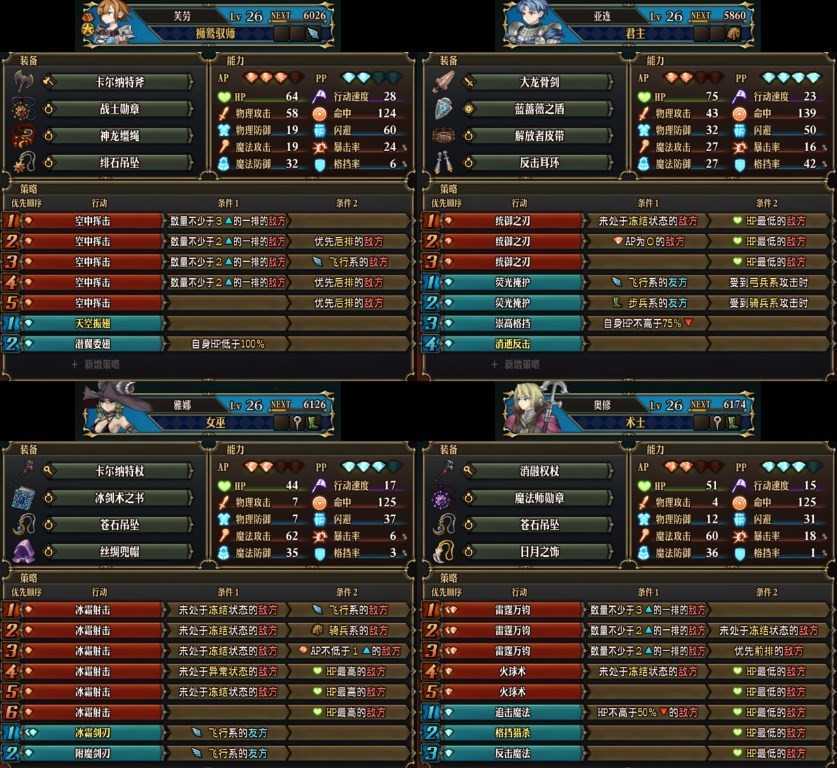Select the 反击耳环 accessory slot
Screen dimensions: 837x768
click(x=542, y=162)
